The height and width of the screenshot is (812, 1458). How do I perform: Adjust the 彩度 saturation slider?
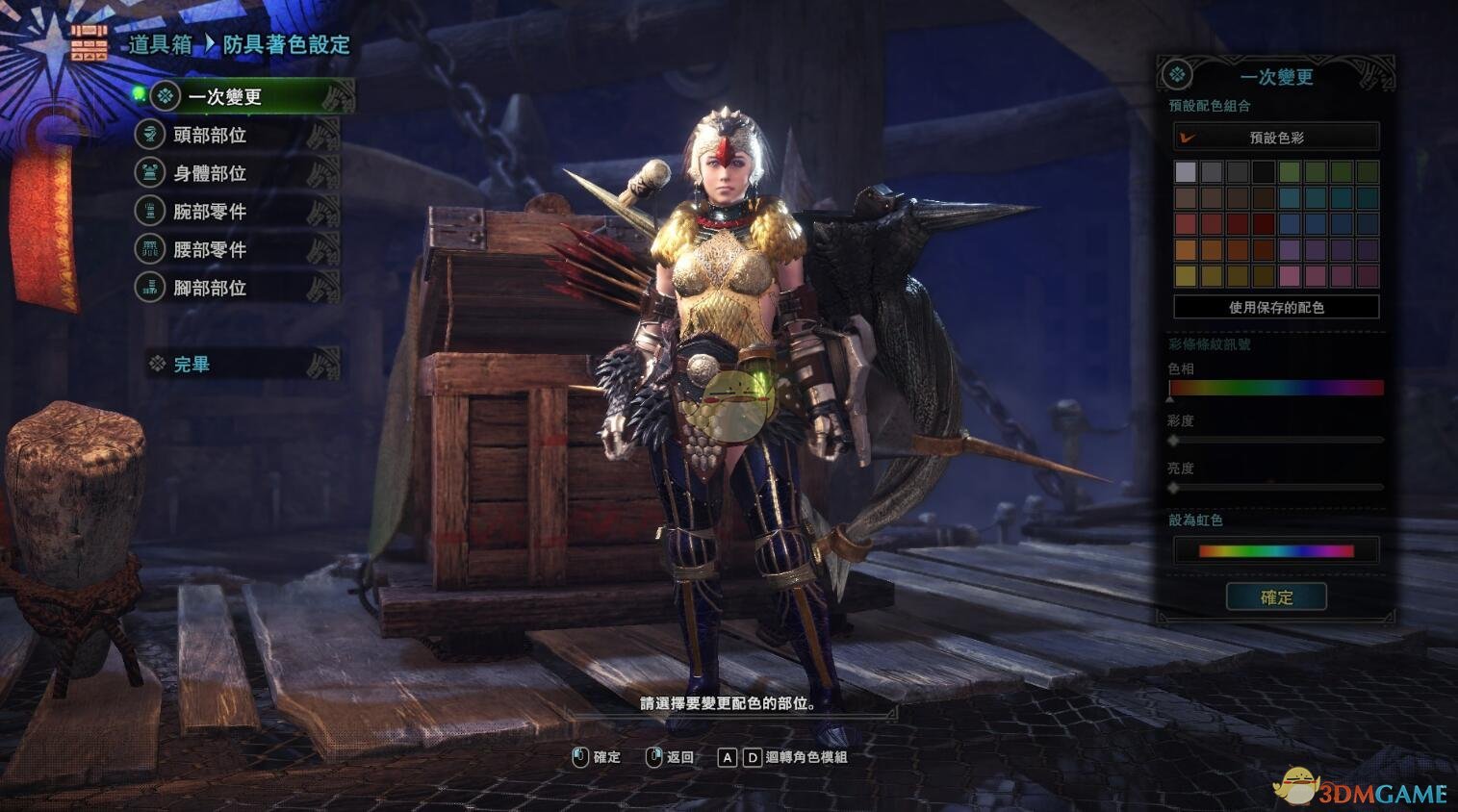[1276, 440]
